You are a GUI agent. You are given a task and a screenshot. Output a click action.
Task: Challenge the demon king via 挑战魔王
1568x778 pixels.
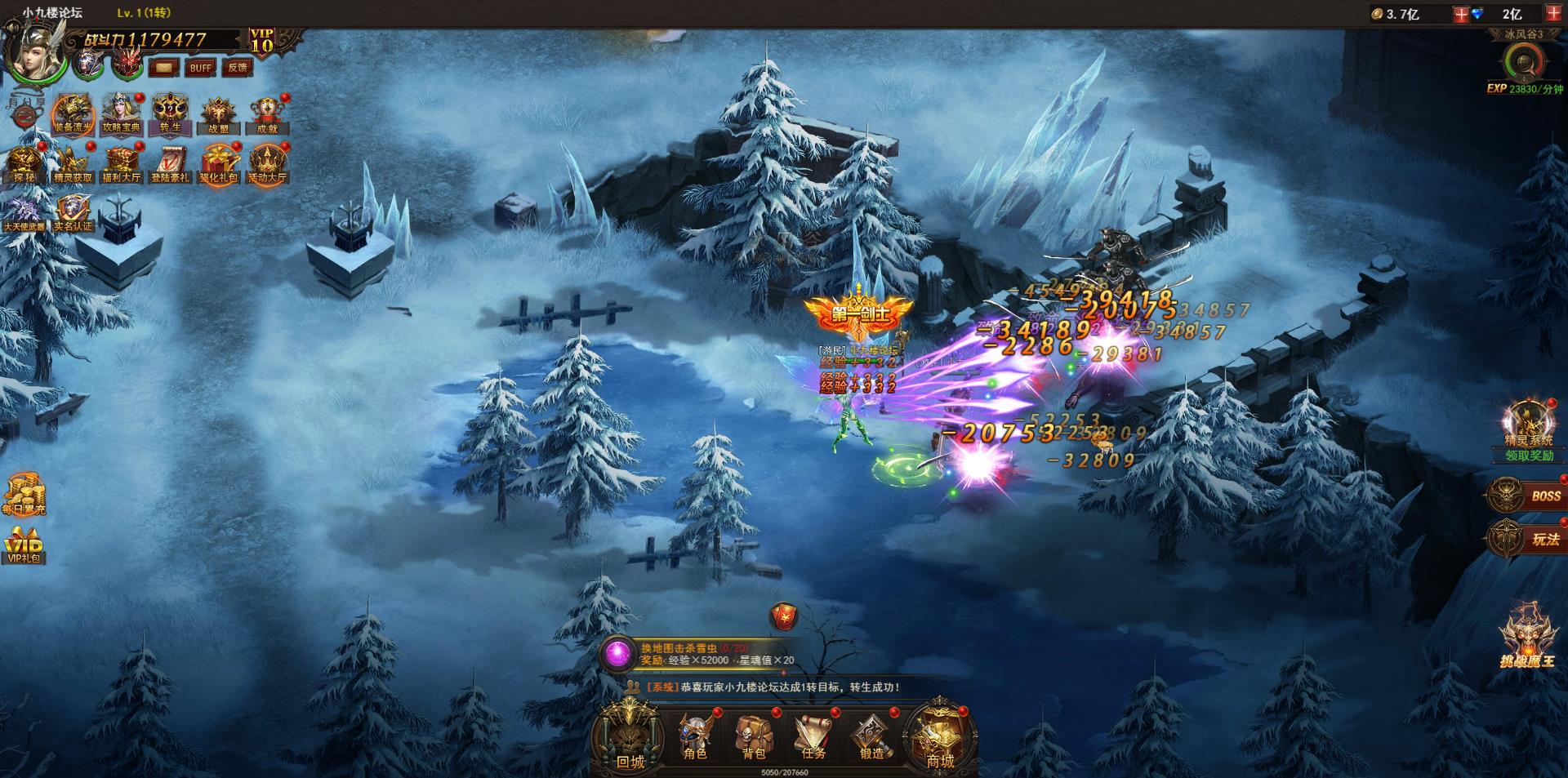coord(1527,638)
